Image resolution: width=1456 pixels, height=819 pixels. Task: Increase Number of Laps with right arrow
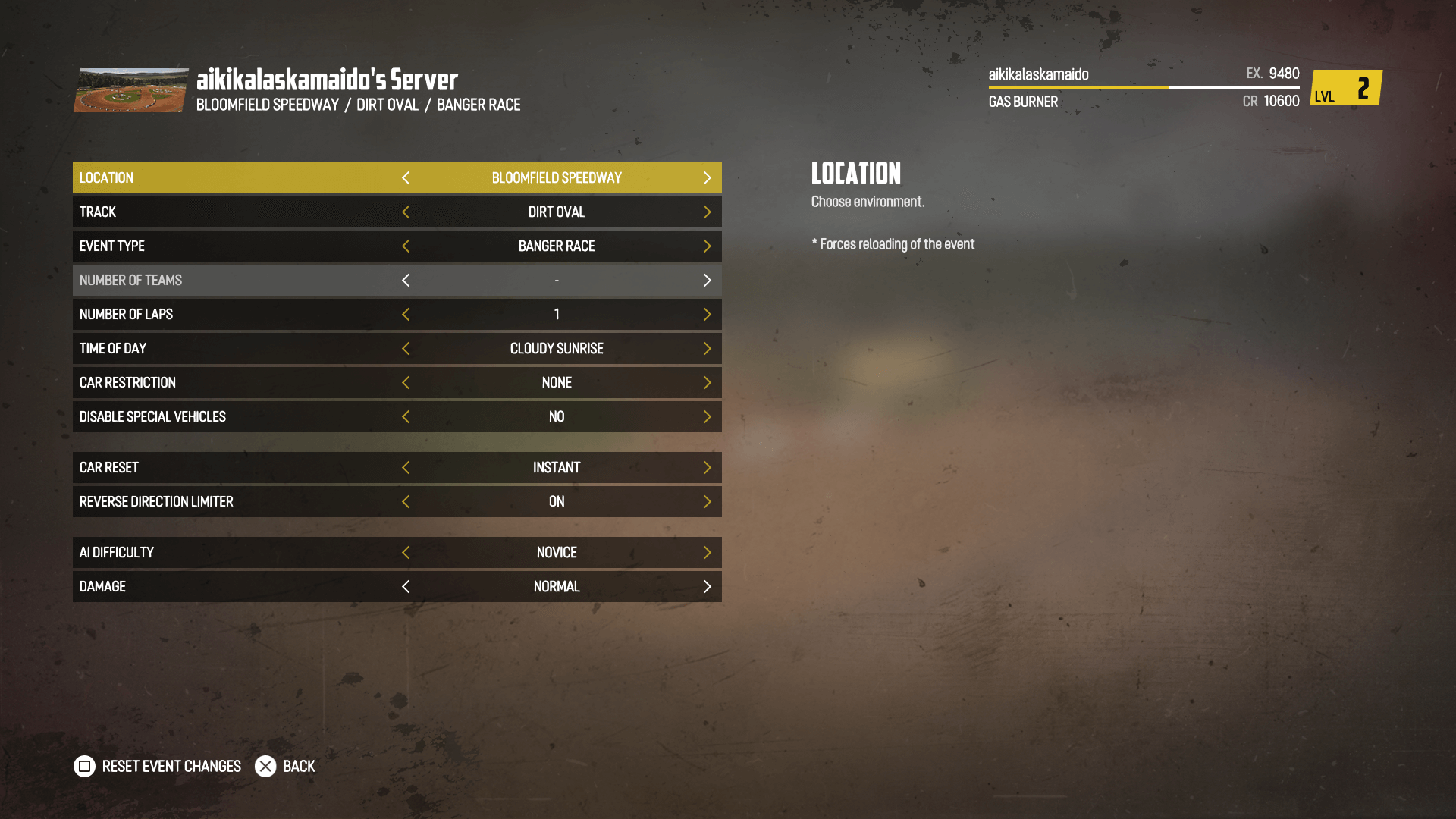tap(707, 315)
